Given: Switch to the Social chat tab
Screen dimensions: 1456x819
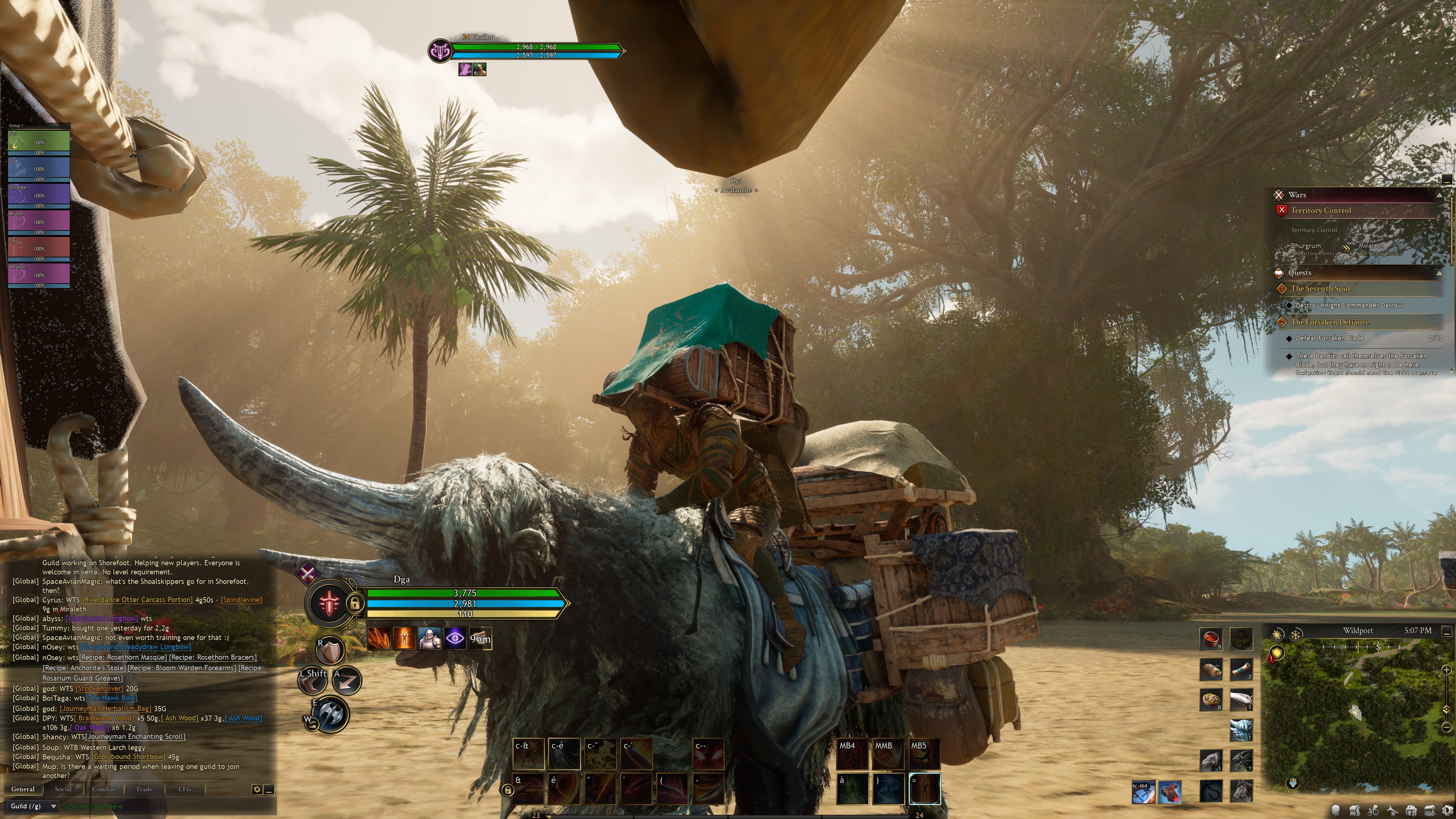Looking at the screenshot, I should (63, 789).
